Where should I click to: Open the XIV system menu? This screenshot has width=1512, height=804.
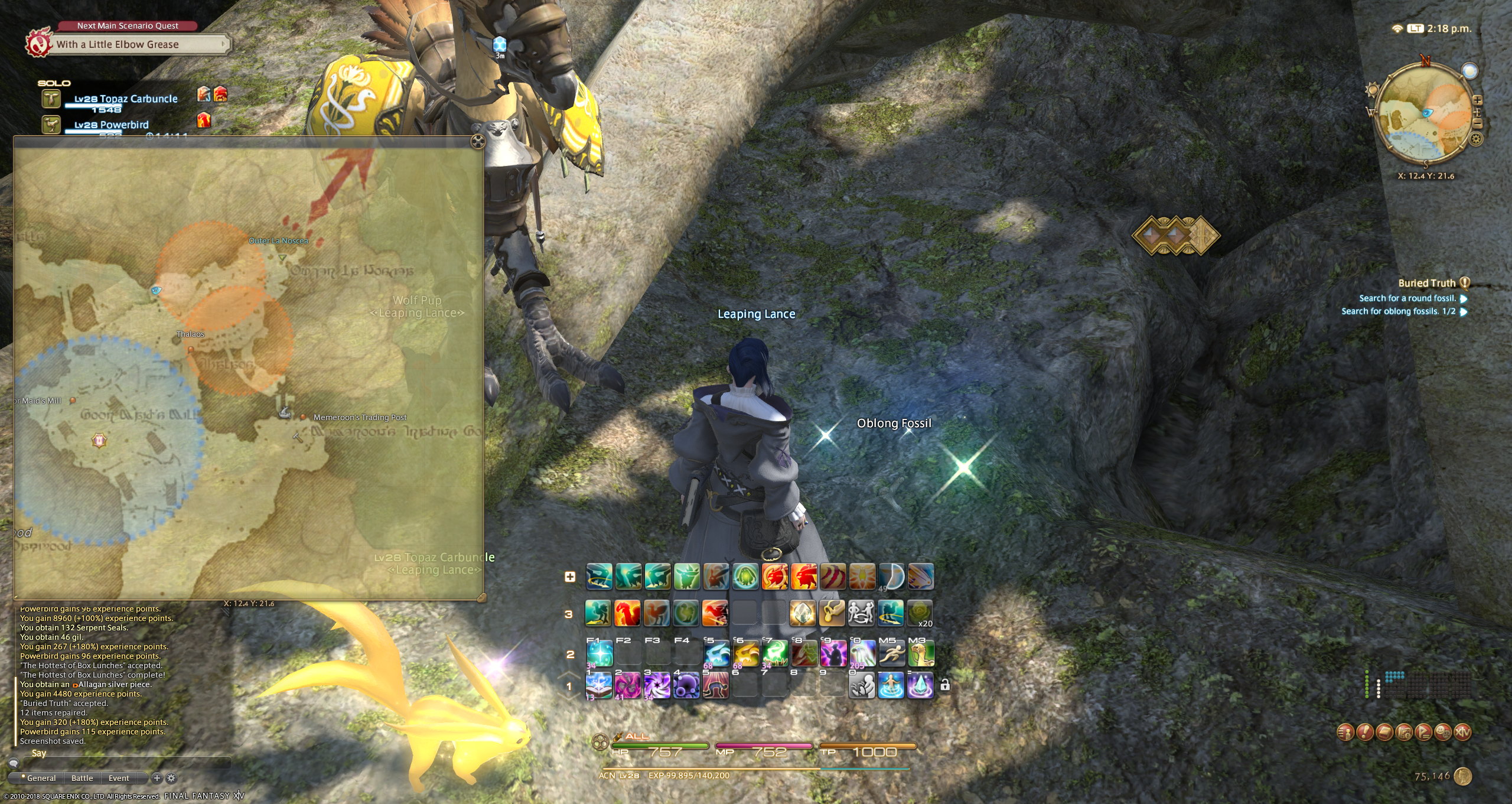1462,733
